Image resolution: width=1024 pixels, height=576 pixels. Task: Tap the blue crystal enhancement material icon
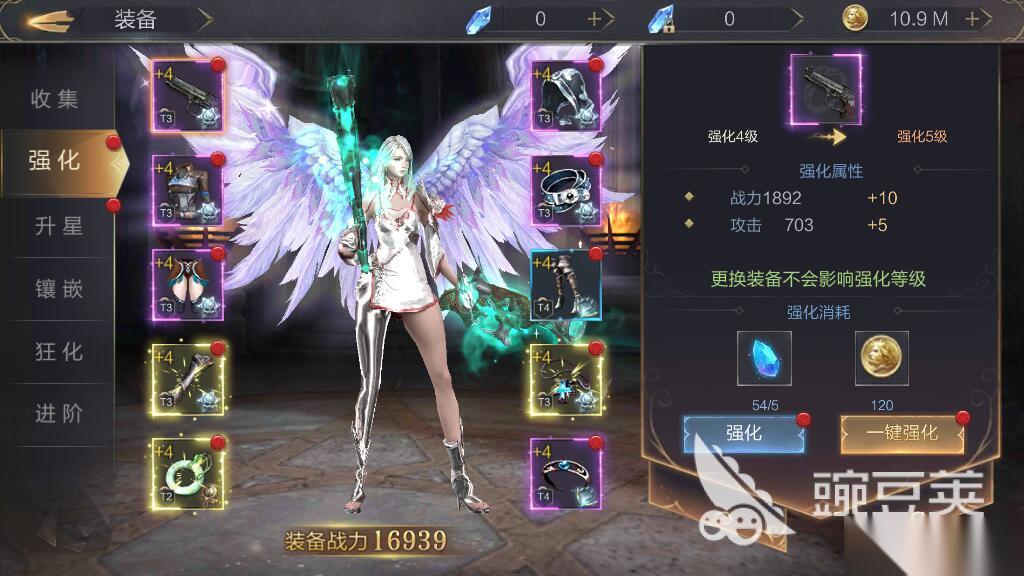tap(764, 358)
